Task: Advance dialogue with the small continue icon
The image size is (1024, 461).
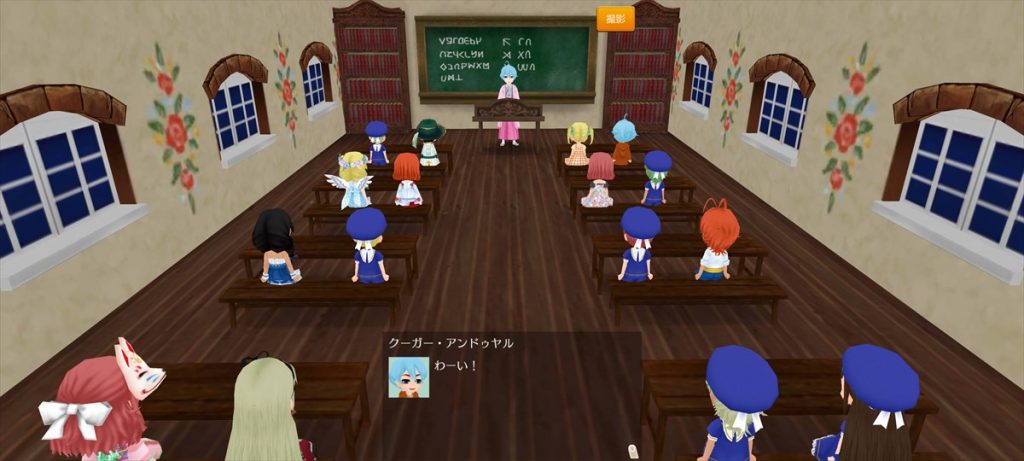Action: coord(631,452)
